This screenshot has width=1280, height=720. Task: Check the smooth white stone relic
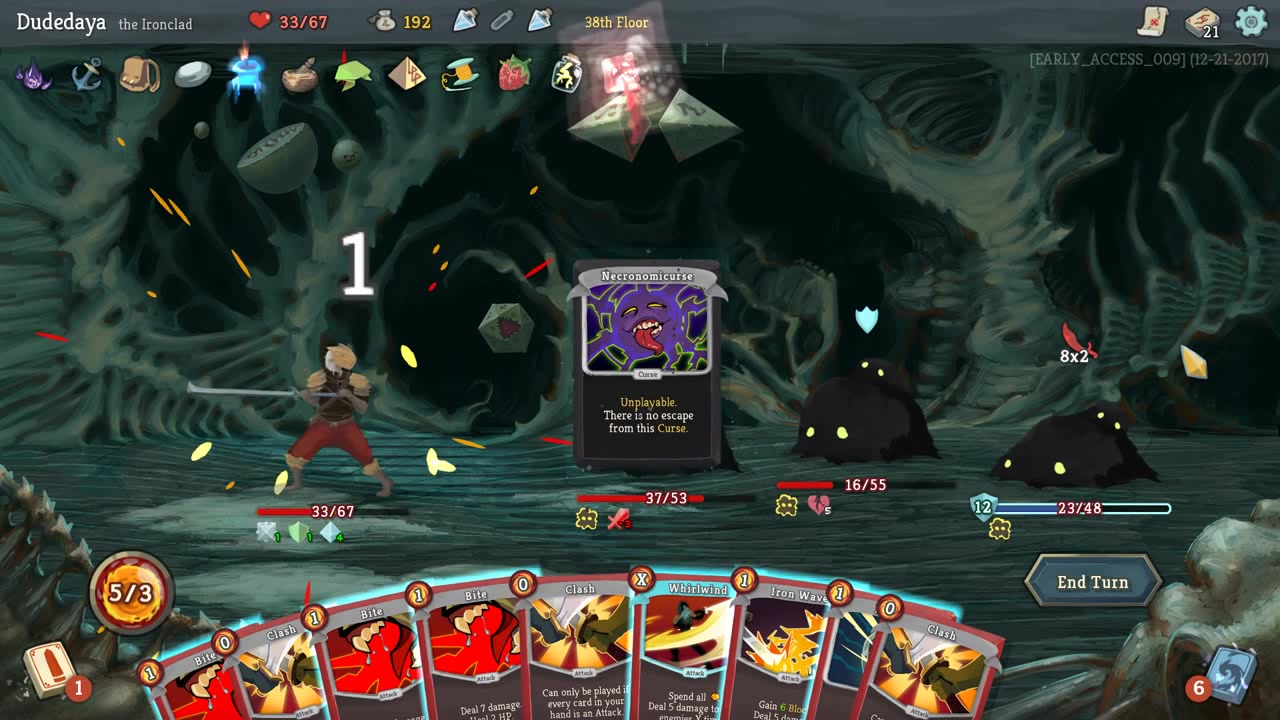click(x=193, y=74)
